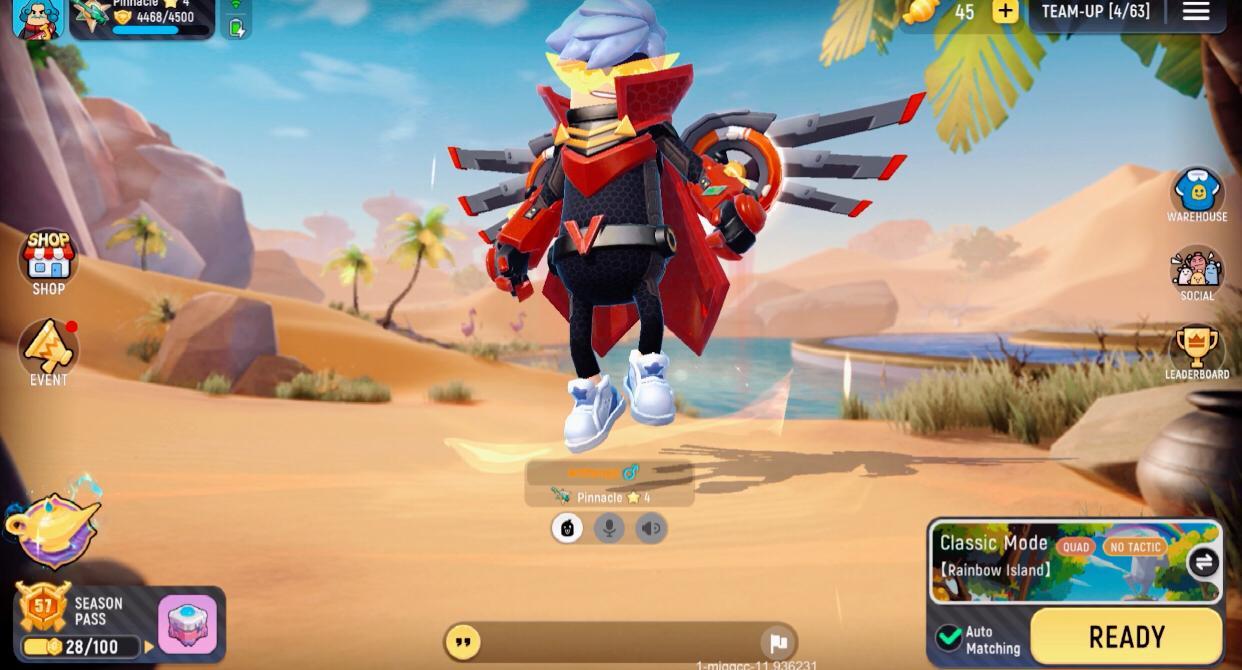Switch game mode with the swap arrows
The image size is (1242, 670).
point(1204,562)
